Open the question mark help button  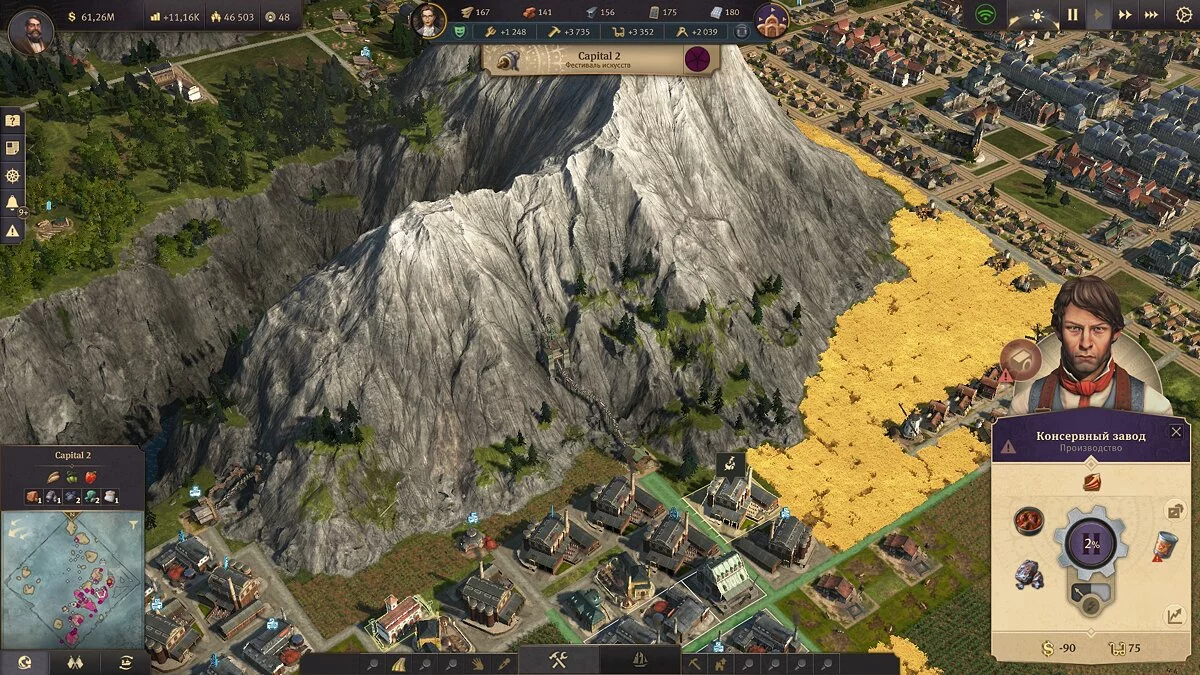point(12,120)
